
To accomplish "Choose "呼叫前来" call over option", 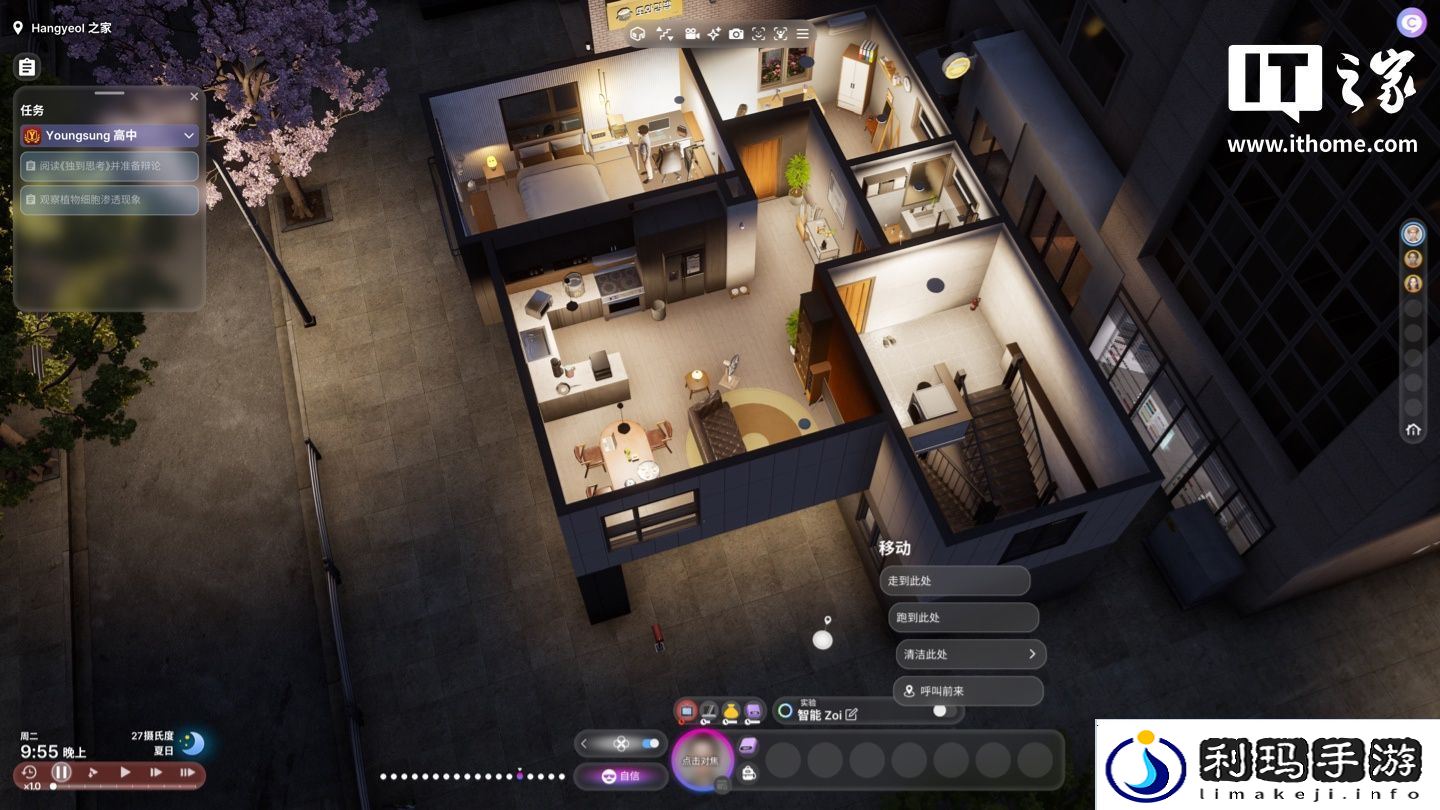I will click(967, 691).
